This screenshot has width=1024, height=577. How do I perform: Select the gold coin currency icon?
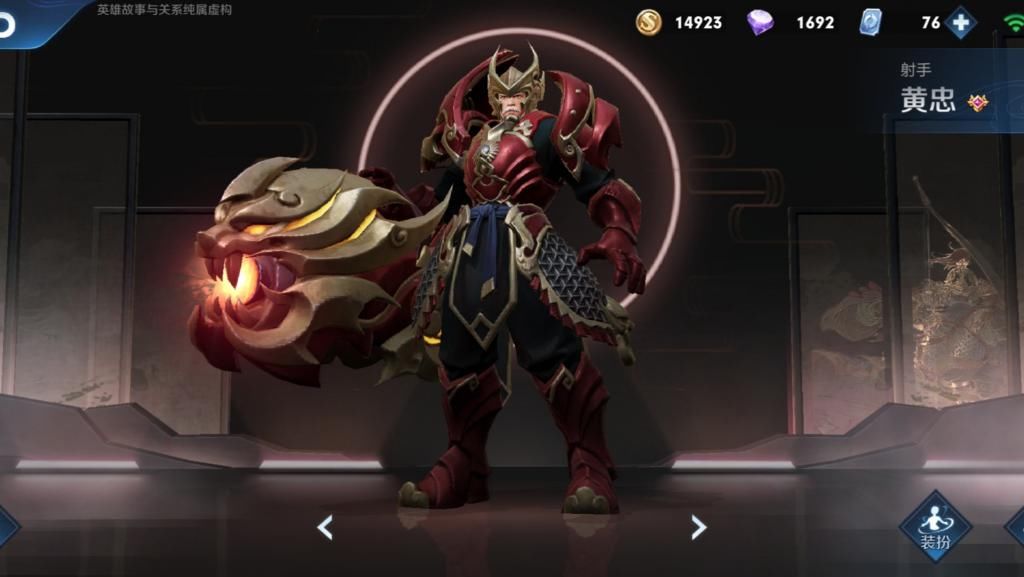[649, 22]
